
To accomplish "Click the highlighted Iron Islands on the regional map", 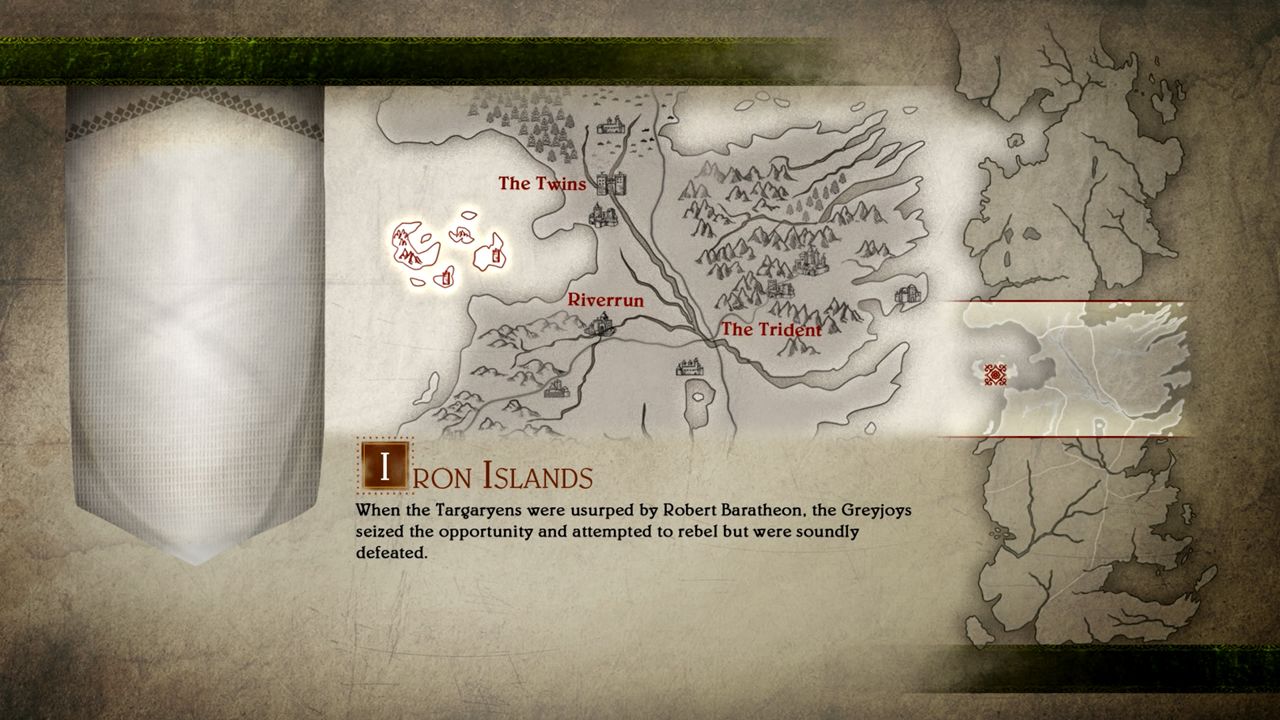I will [446, 250].
